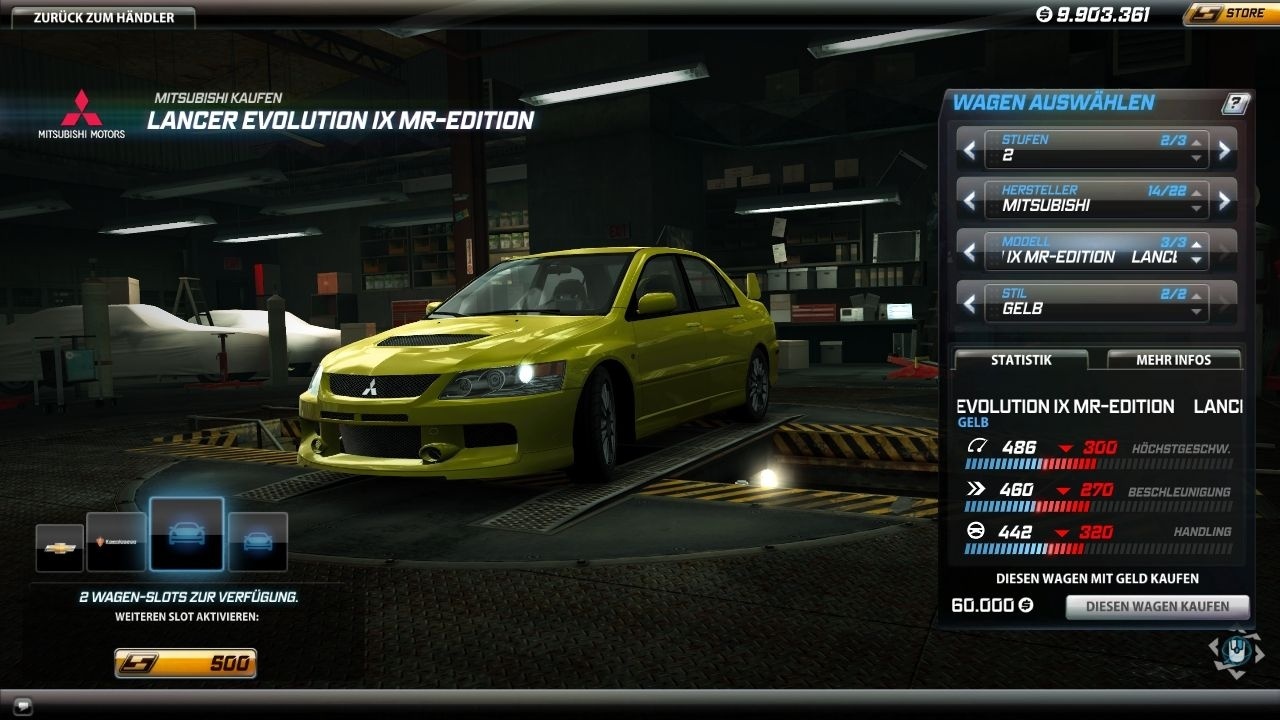Choose previous Hersteller with left arrow

click(969, 200)
